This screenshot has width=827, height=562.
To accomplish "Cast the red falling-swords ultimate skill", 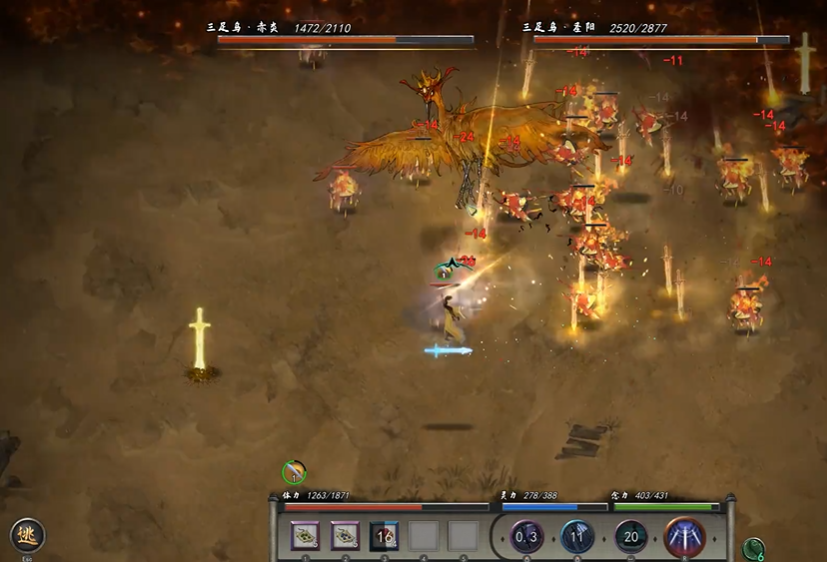I will click(684, 537).
